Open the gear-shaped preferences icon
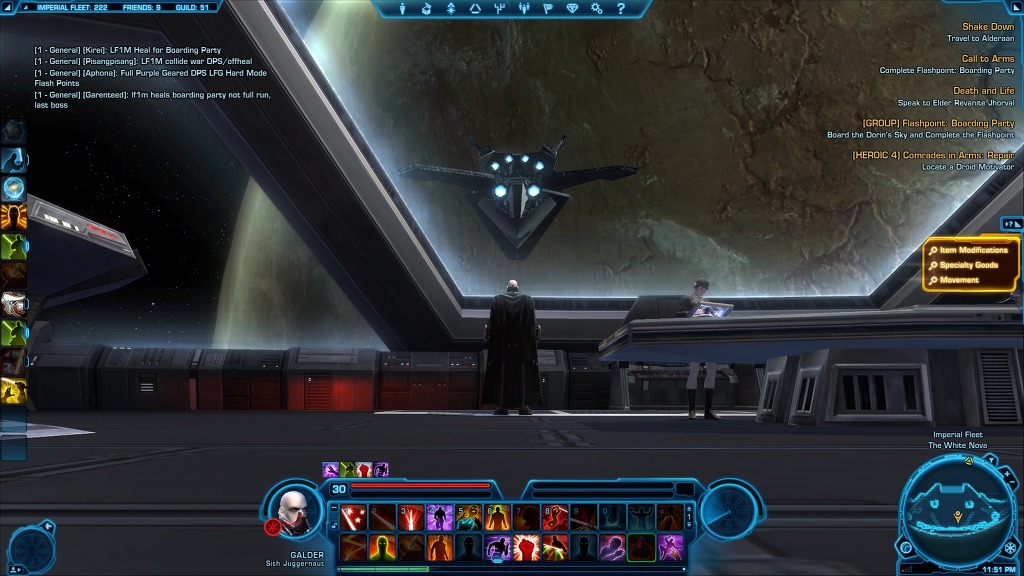Image resolution: width=1024 pixels, height=576 pixels. click(x=597, y=9)
